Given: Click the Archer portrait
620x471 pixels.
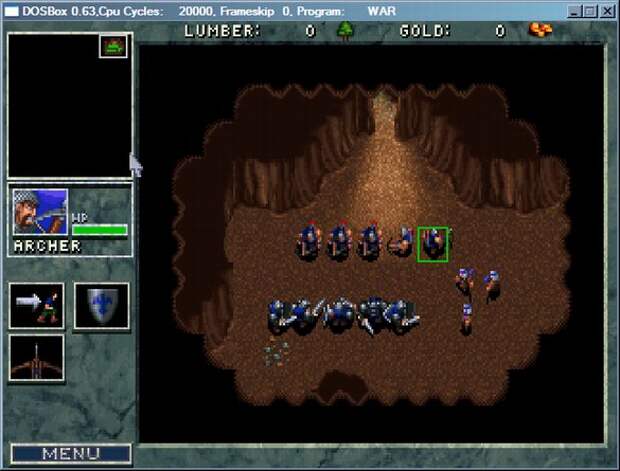Looking at the screenshot, I should 40,212.
